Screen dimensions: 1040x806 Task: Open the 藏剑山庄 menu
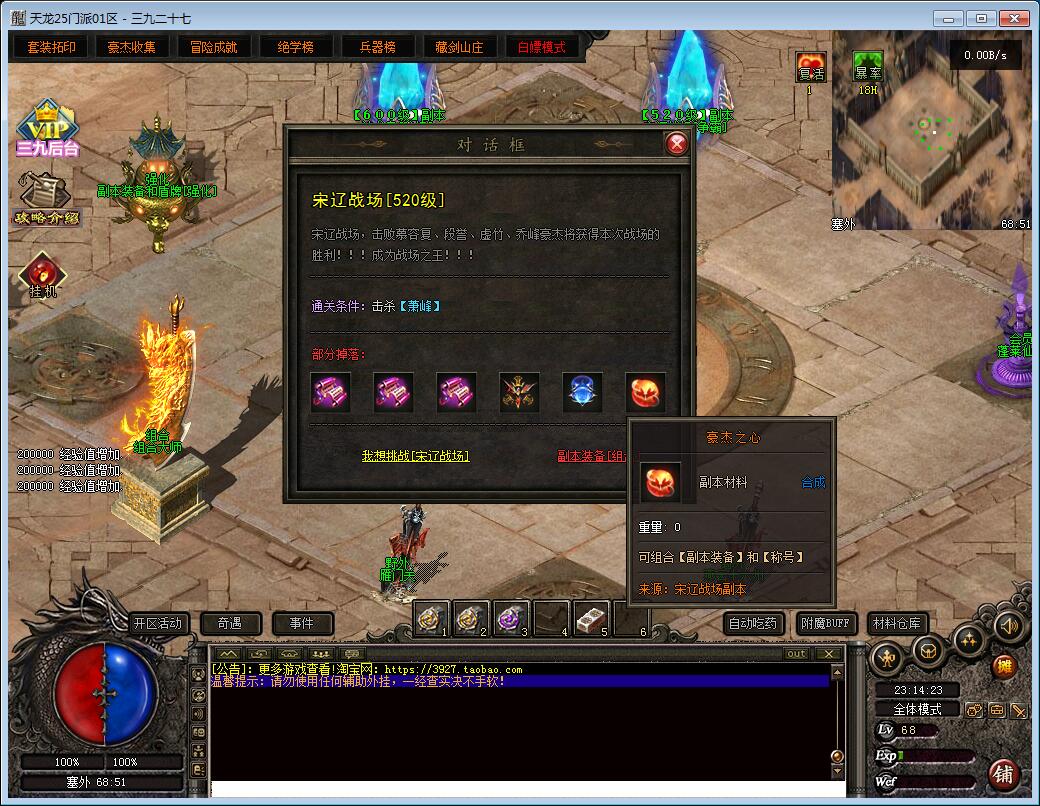click(x=459, y=47)
